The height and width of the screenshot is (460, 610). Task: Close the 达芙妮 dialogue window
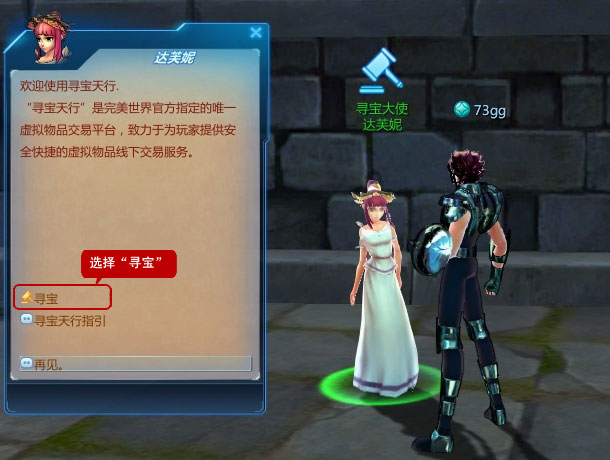click(255, 33)
